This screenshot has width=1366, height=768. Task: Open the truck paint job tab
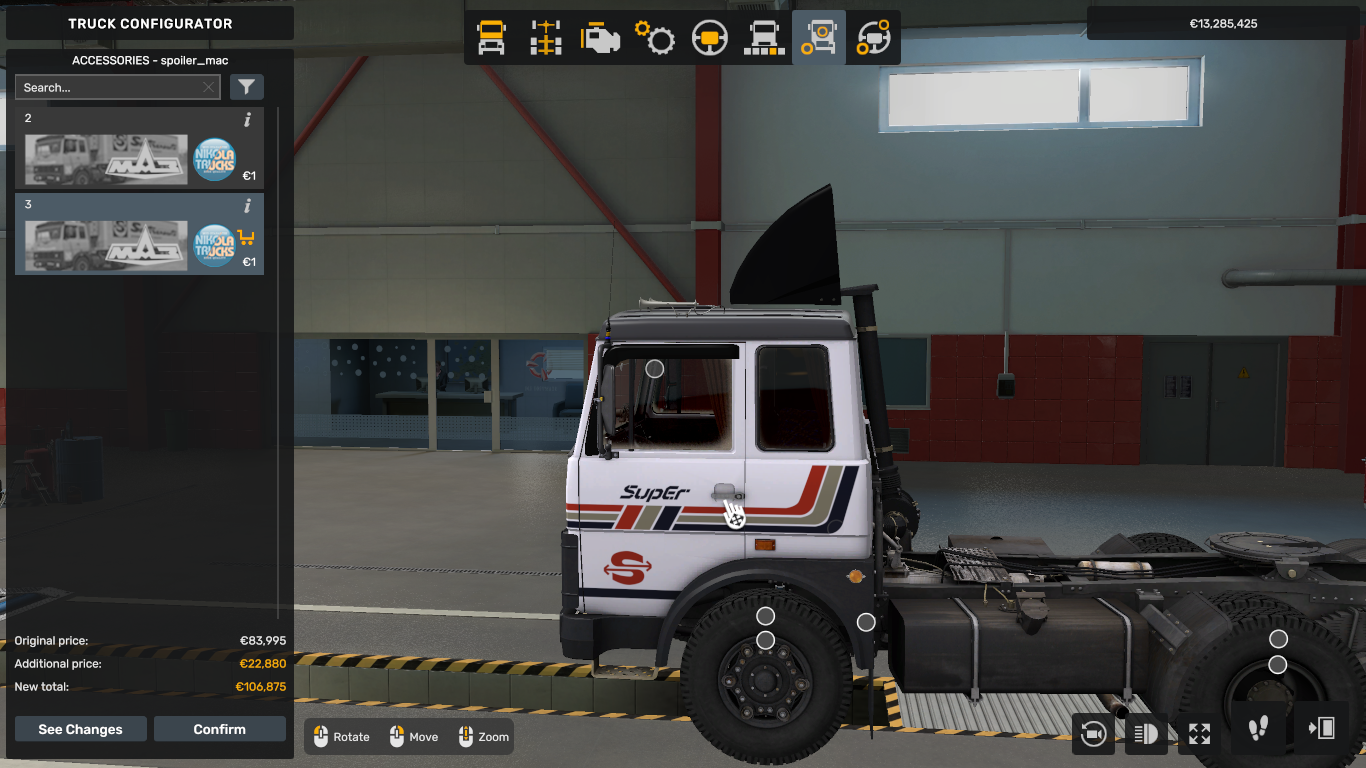click(764, 38)
